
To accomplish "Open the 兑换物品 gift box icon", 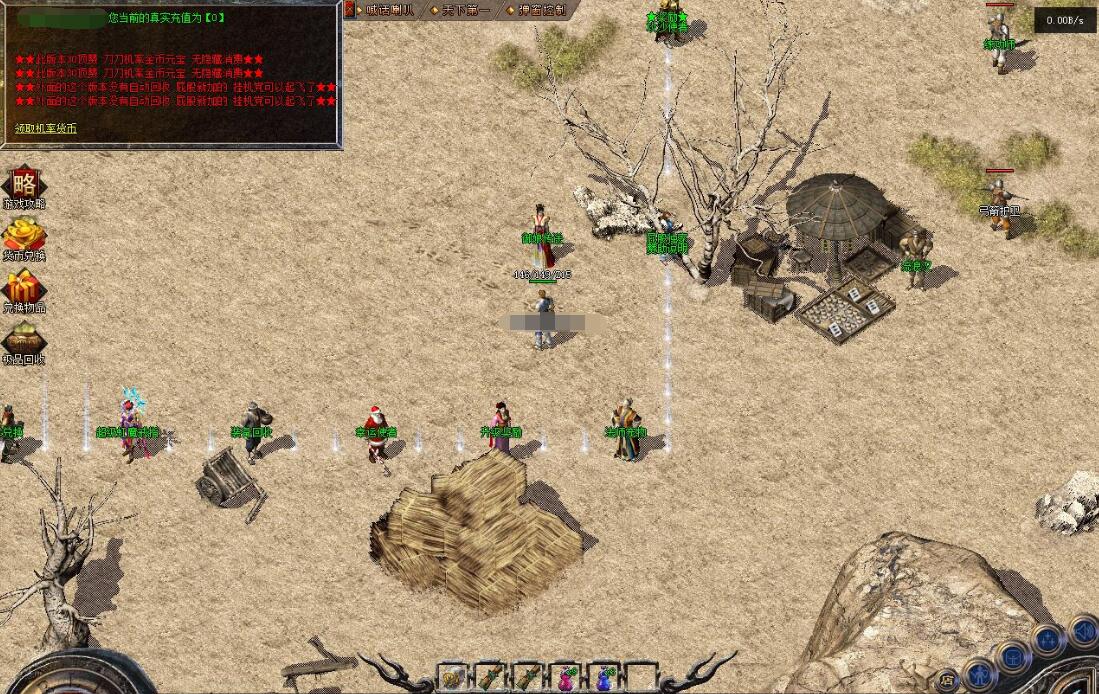I will click(23, 290).
